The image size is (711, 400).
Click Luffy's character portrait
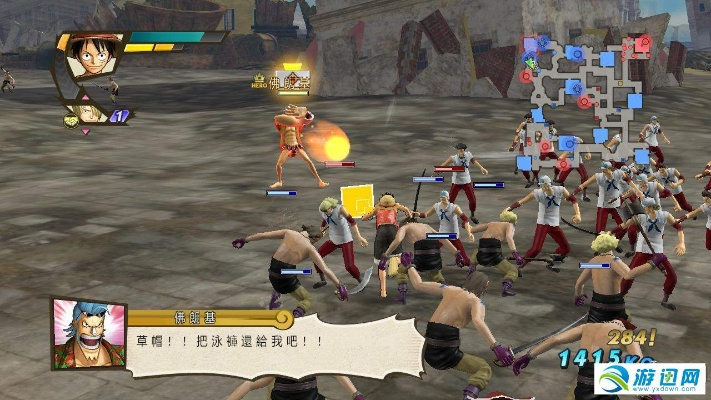point(91,59)
